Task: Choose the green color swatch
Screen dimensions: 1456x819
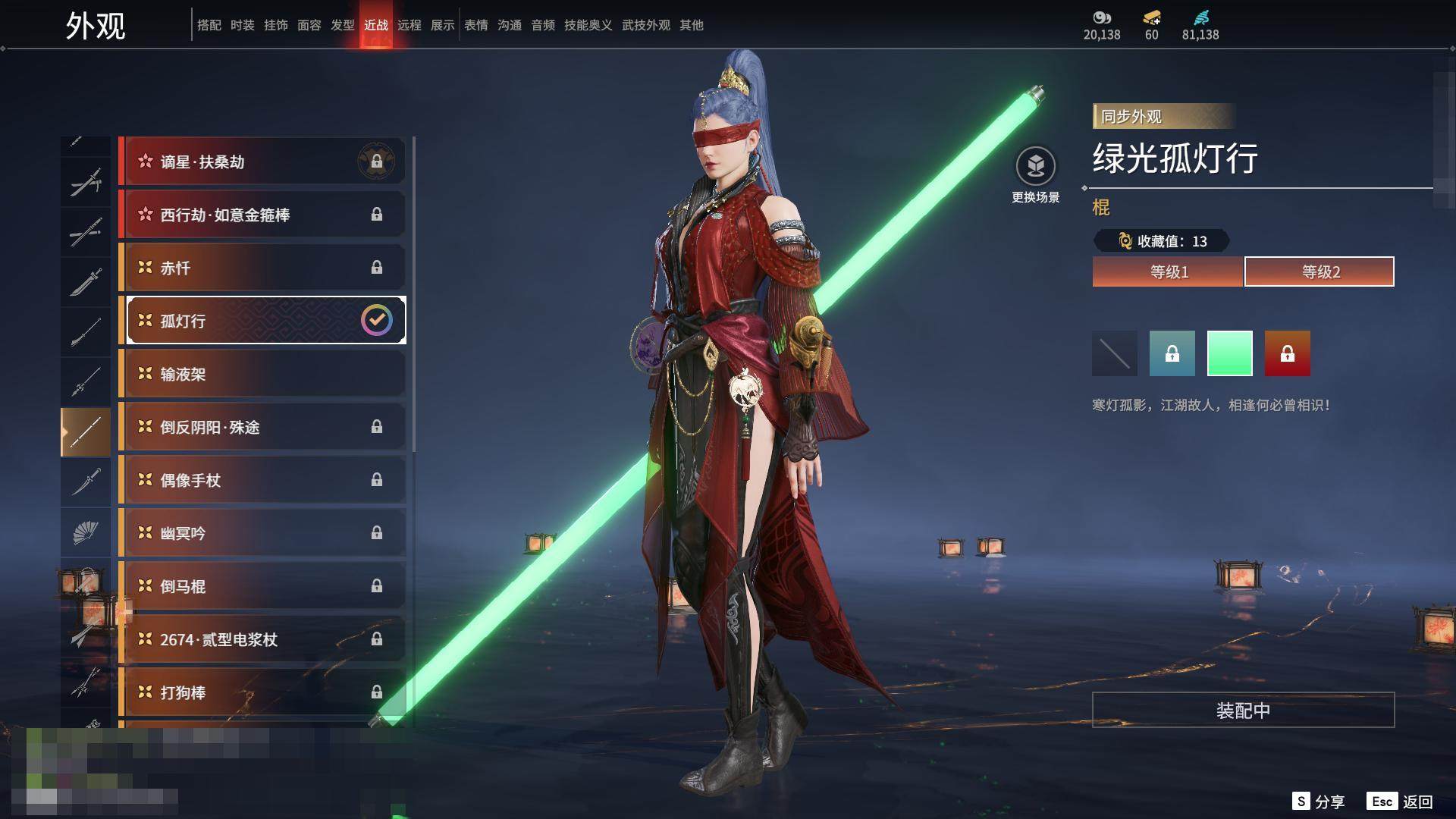Action: click(1230, 353)
